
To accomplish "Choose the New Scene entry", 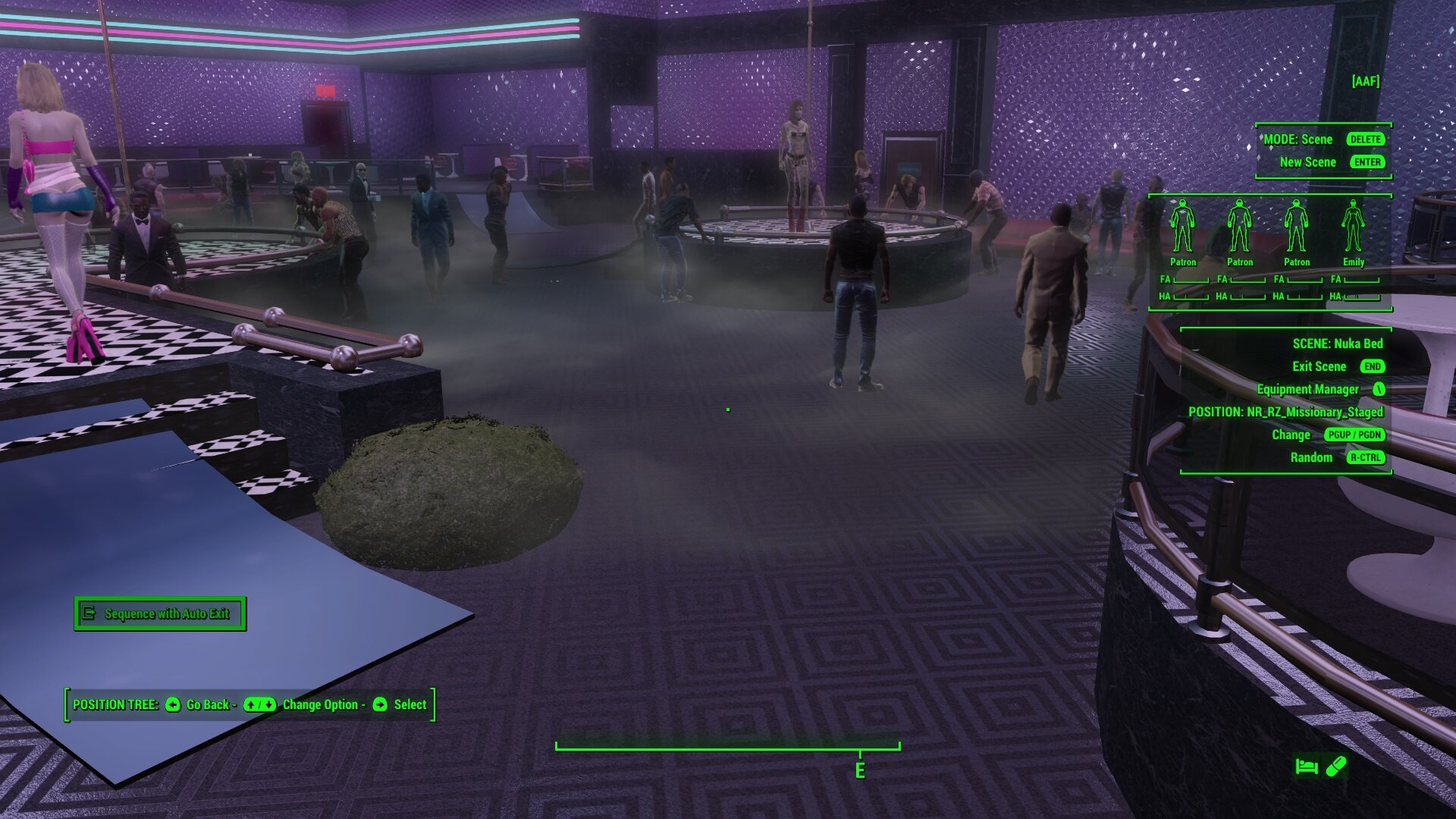I will point(1307,162).
